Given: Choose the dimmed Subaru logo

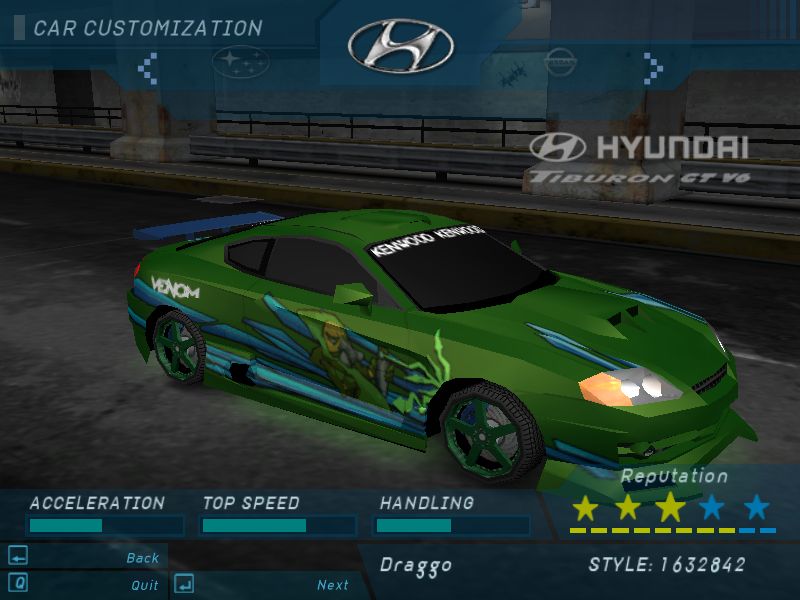Looking at the screenshot, I should click(240, 62).
